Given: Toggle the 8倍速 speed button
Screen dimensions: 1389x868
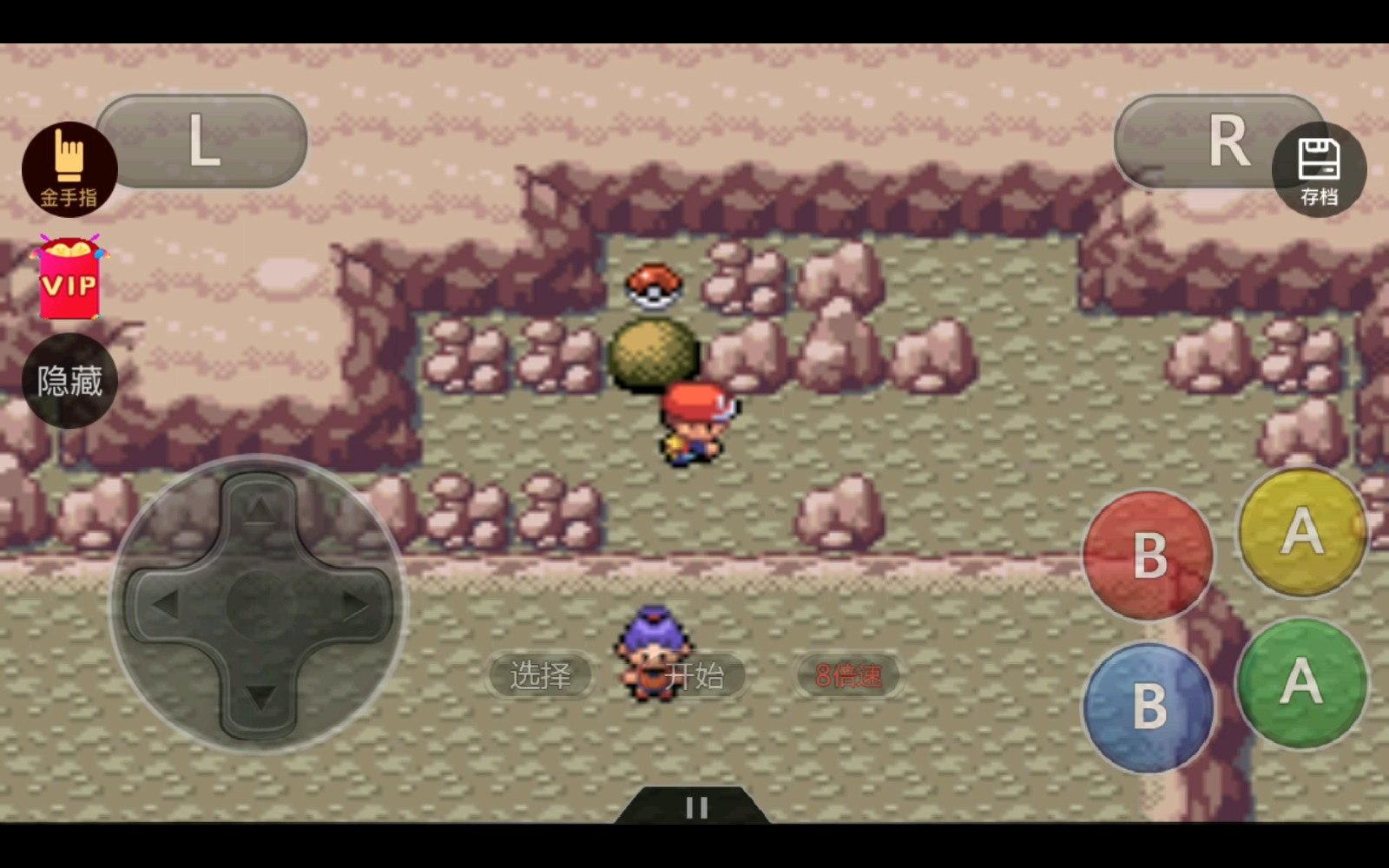Looking at the screenshot, I should click(848, 675).
